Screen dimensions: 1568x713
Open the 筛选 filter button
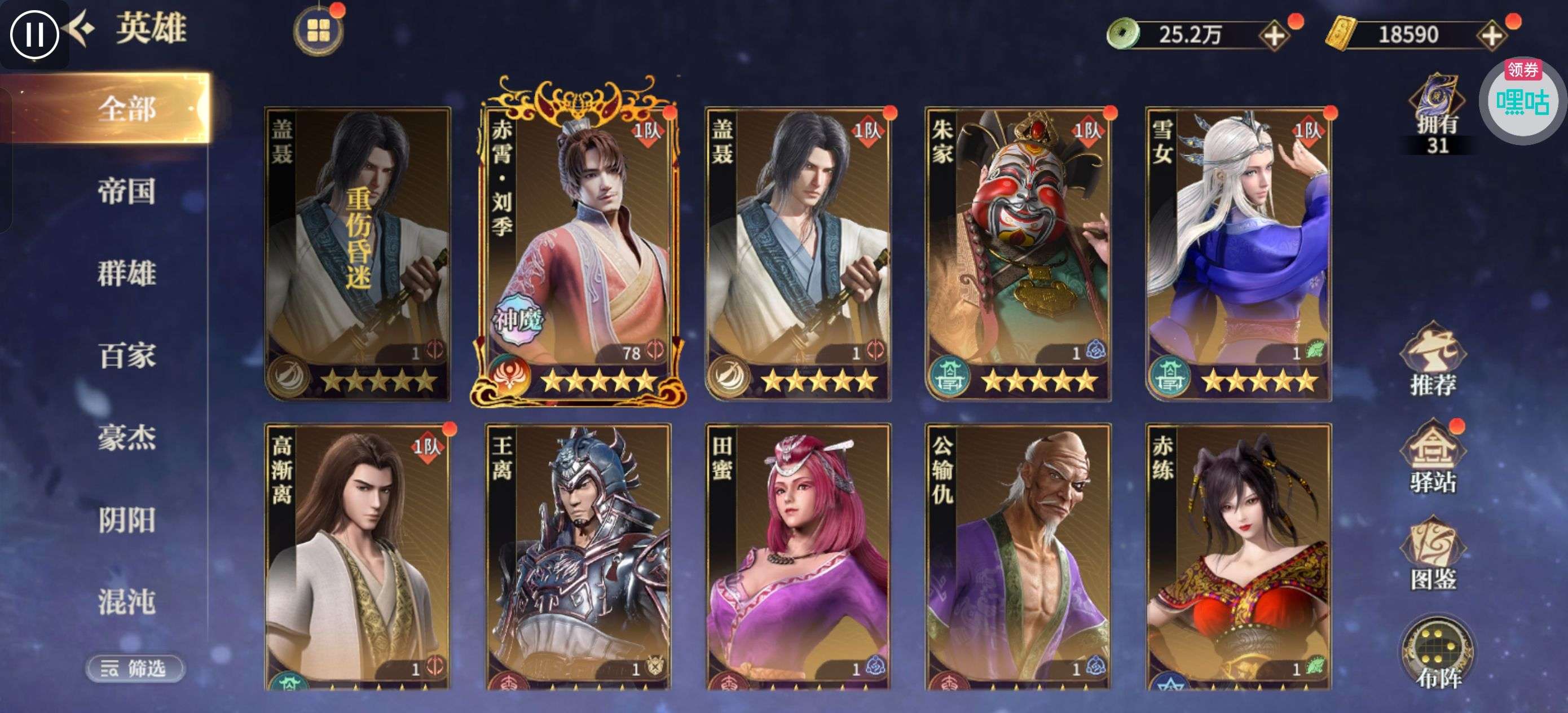135,668
